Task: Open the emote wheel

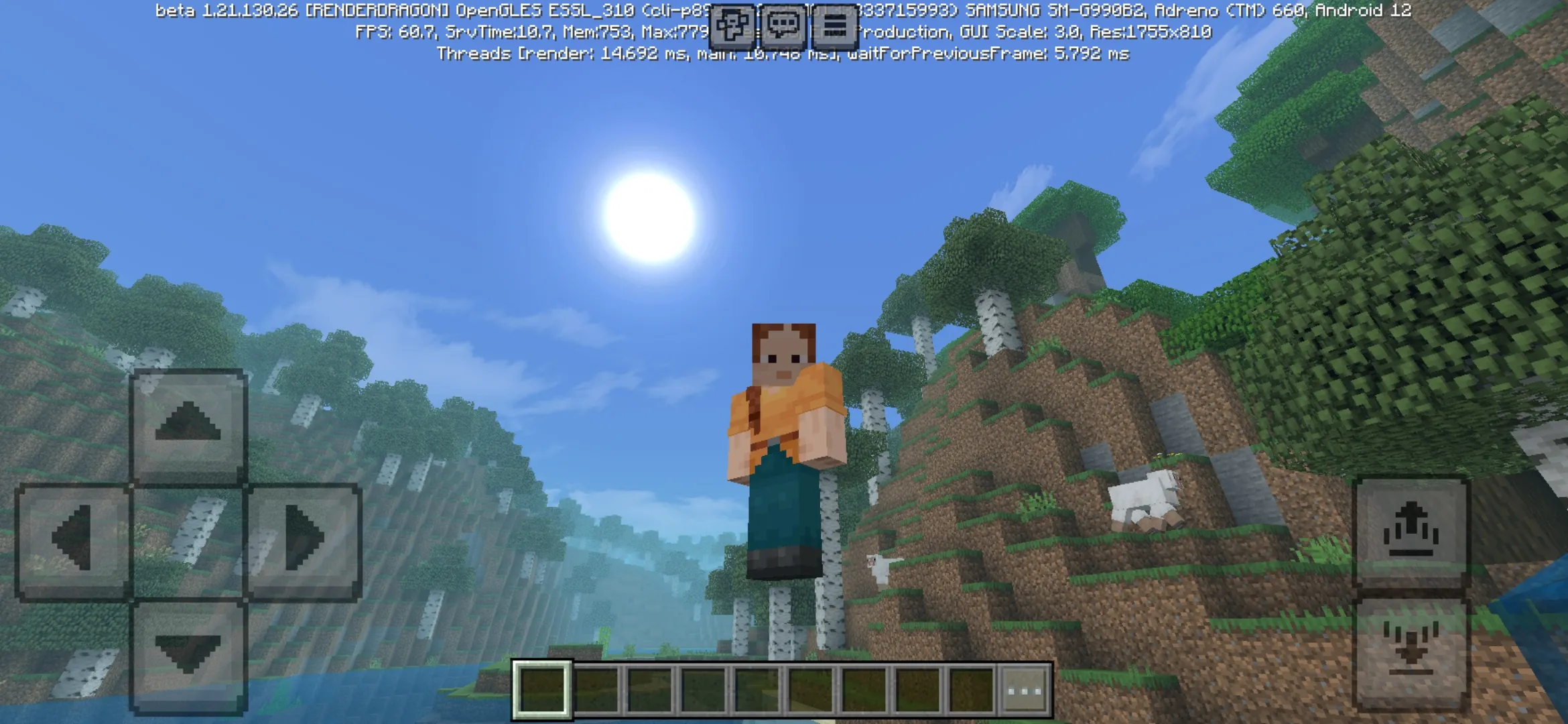Action: 734,27
